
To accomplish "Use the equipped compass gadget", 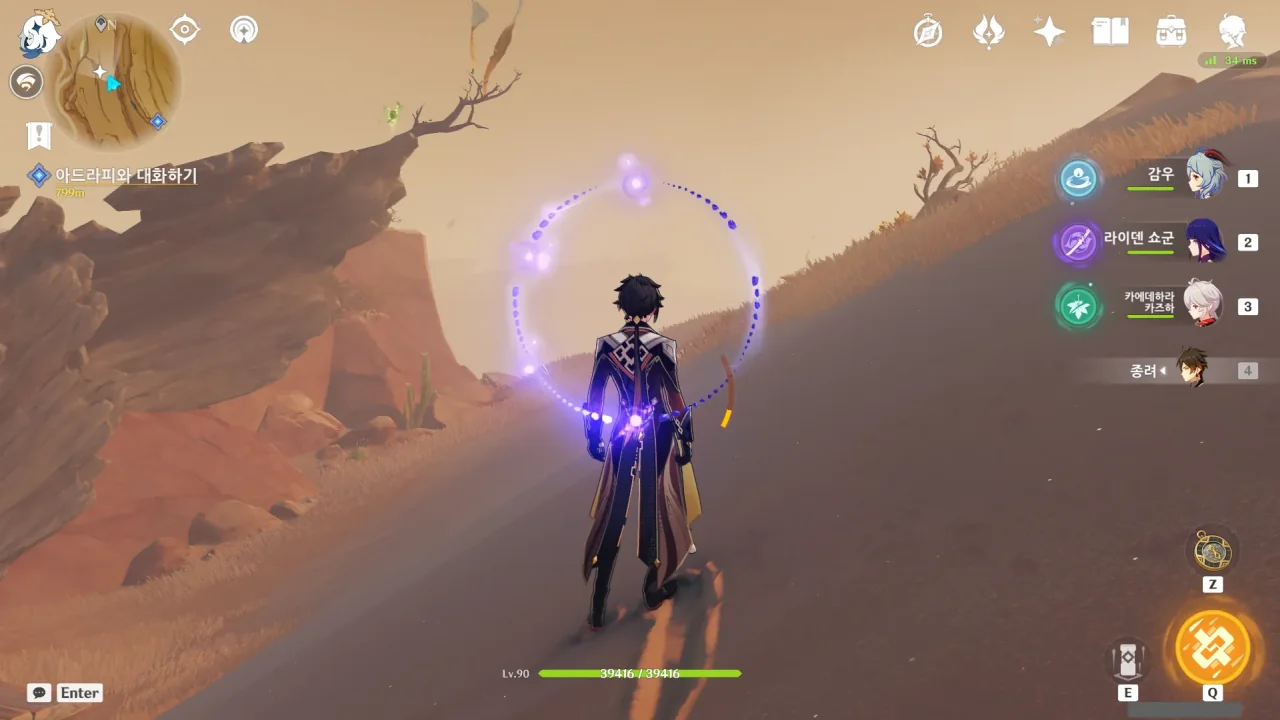I will pyautogui.click(x=1212, y=551).
